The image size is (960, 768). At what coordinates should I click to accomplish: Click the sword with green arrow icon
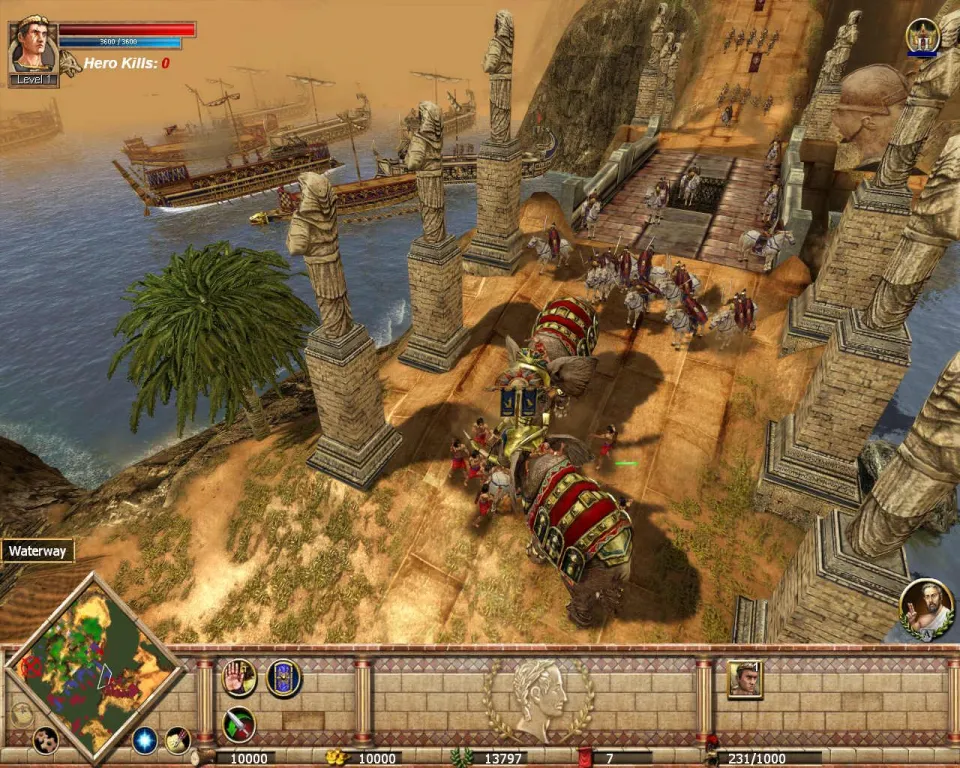[238, 723]
